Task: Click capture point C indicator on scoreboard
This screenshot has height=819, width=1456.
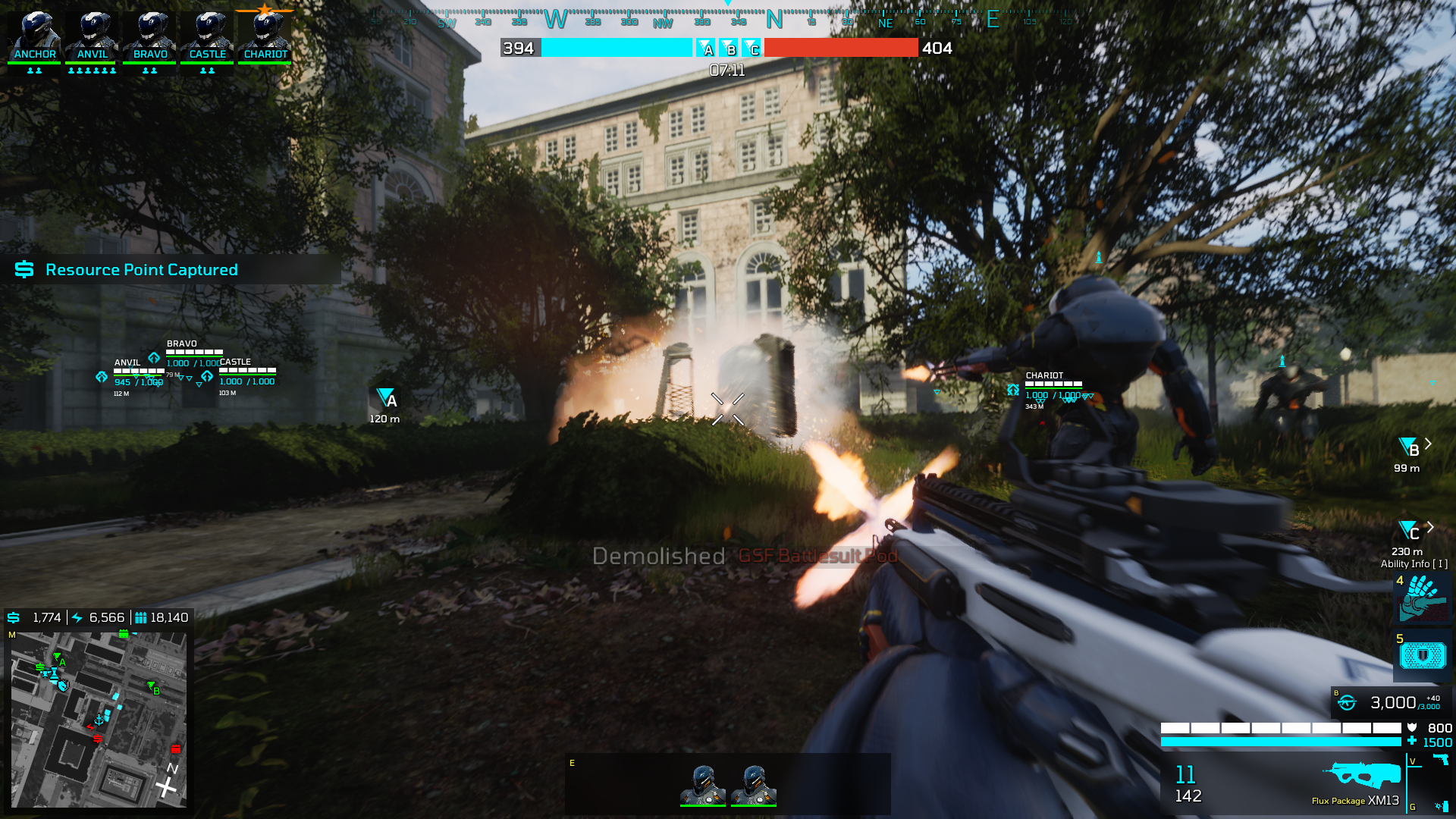Action: click(x=752, y=49)
